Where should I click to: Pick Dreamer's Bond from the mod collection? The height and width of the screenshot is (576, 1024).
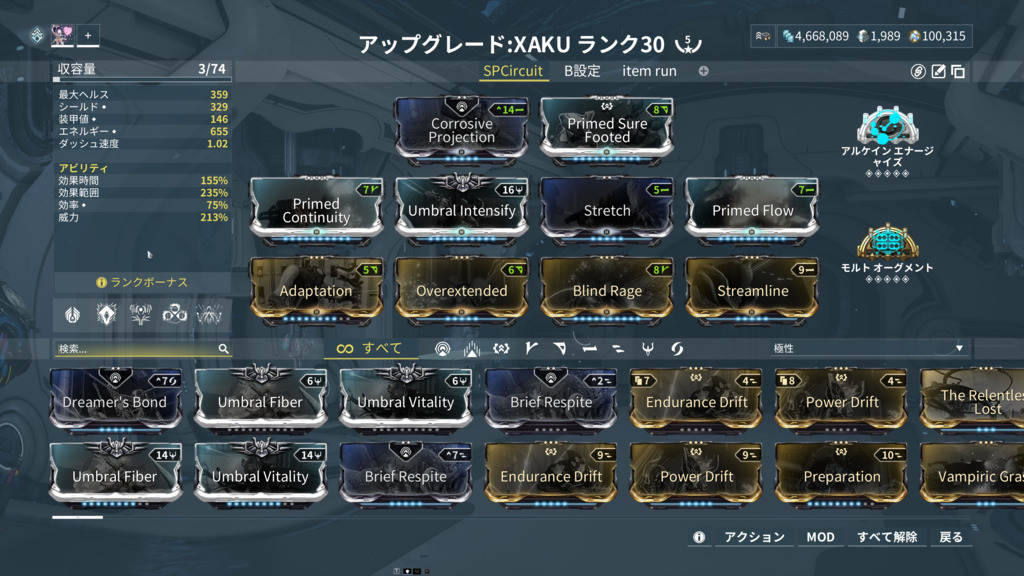point(115,402)
